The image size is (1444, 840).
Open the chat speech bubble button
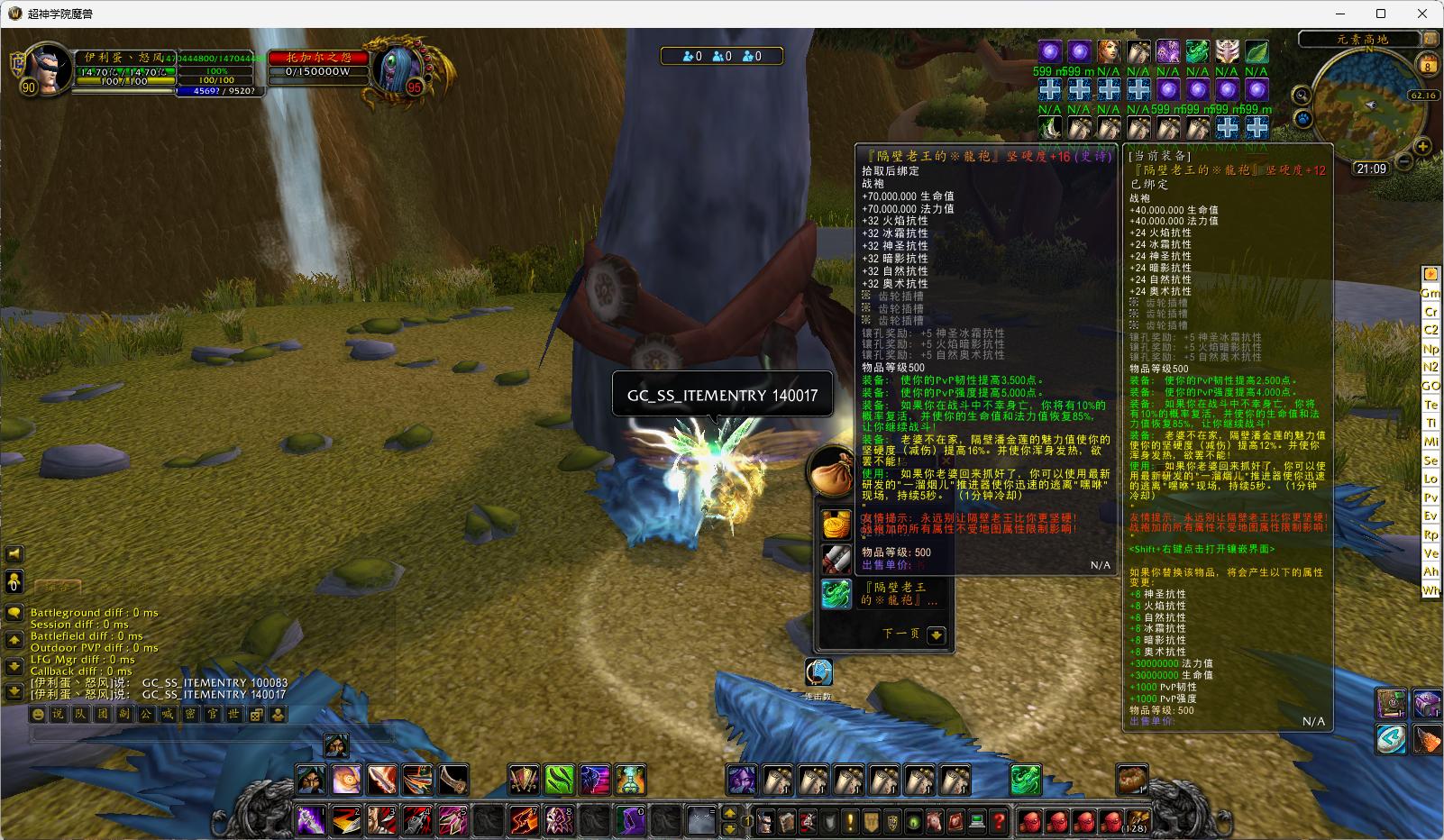[14, 613]
